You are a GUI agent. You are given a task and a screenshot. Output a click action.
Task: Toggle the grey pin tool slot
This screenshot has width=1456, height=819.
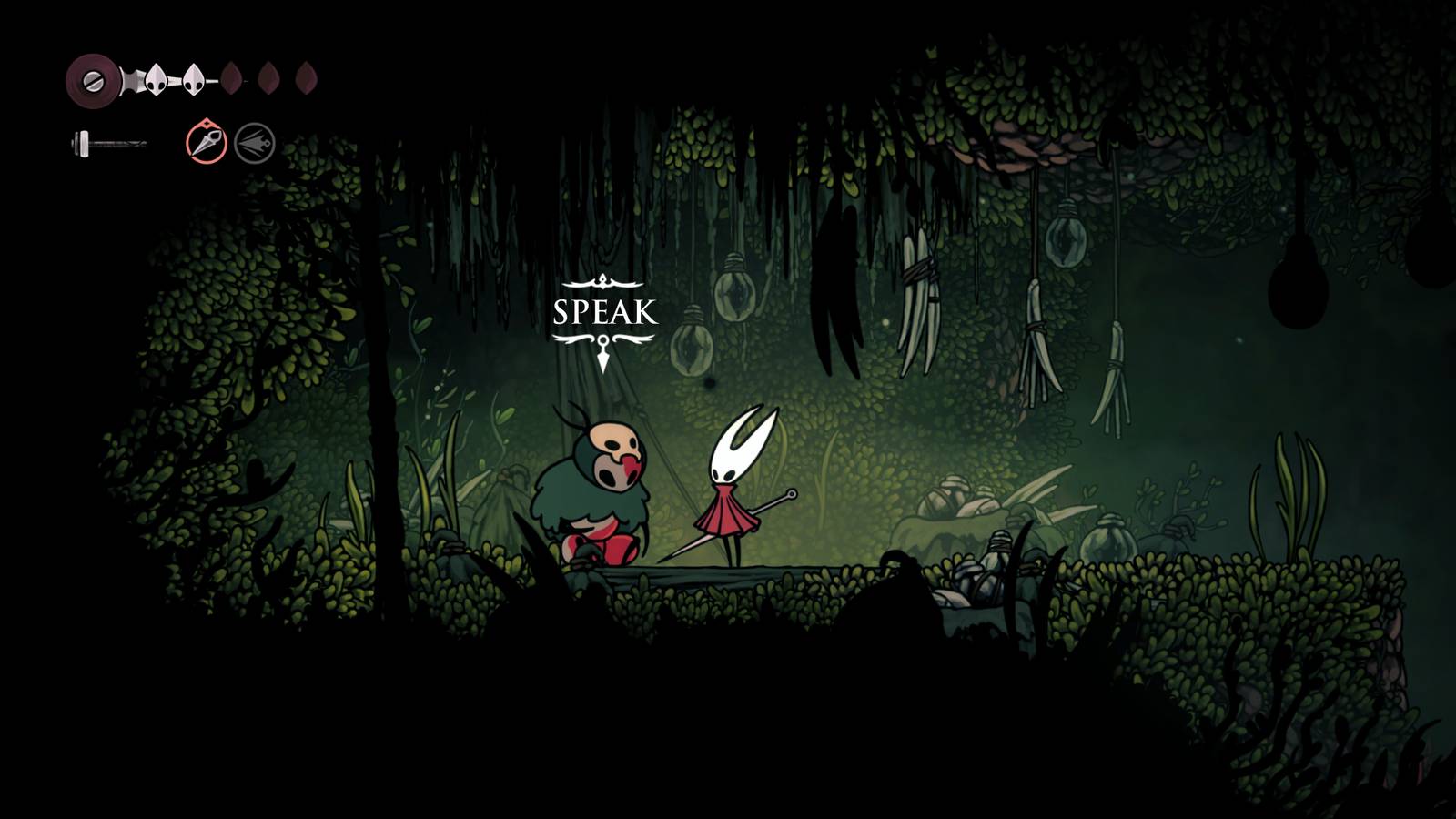pos(253,143)
